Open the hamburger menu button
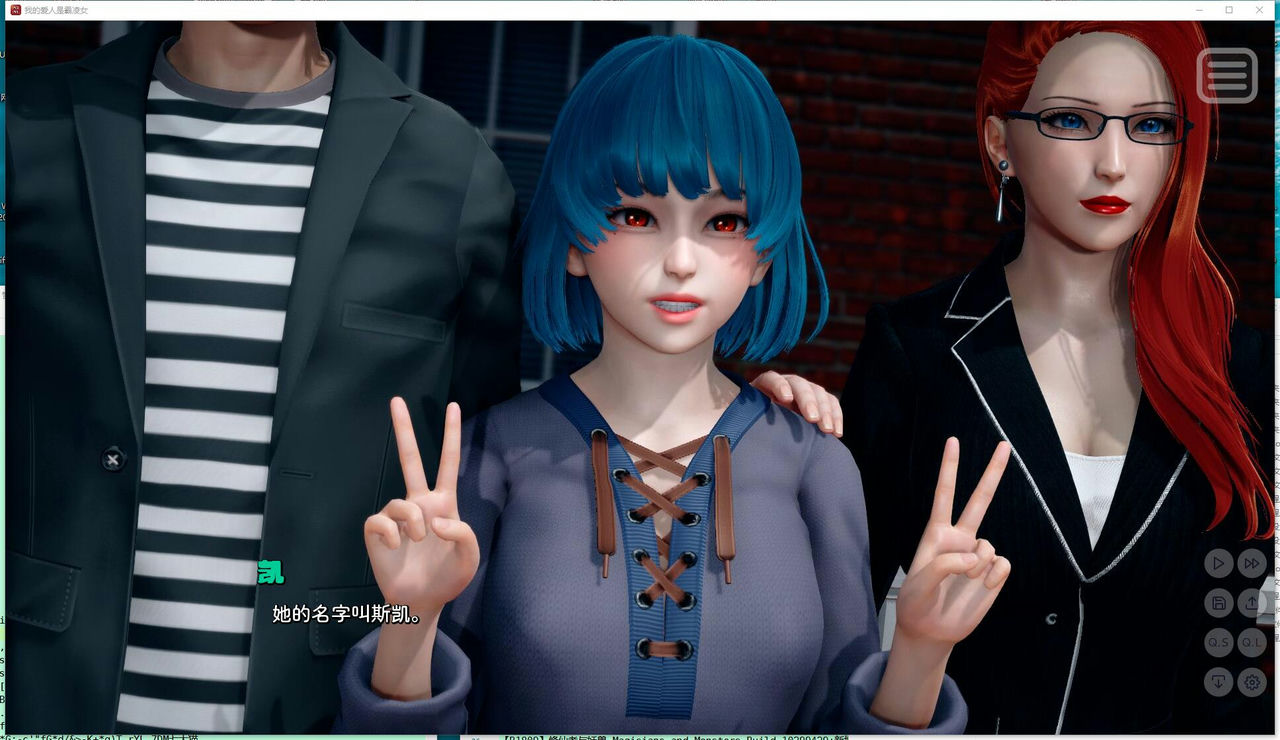 tap(1227, 74)
